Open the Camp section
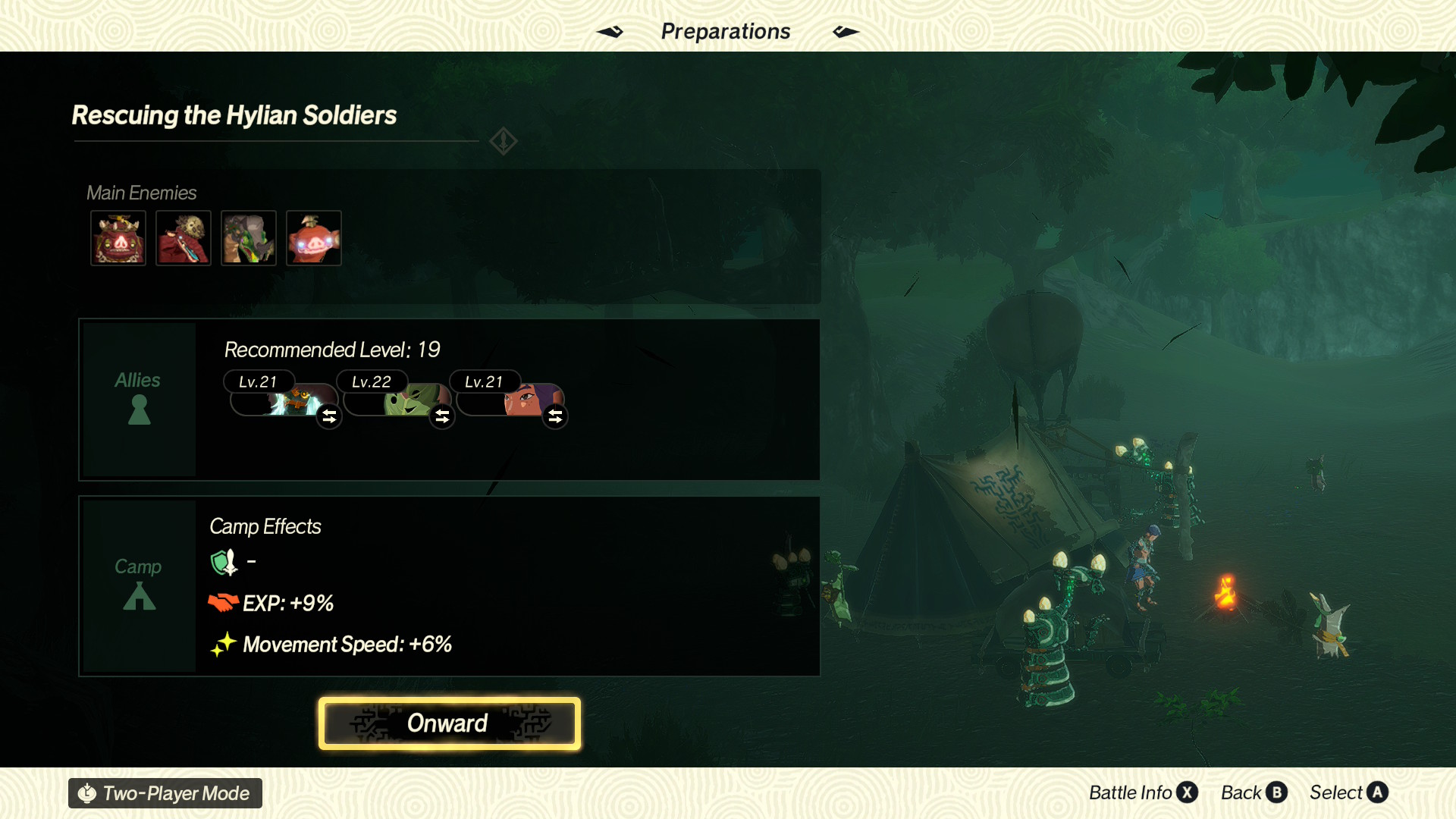 (x=139, y=585)
